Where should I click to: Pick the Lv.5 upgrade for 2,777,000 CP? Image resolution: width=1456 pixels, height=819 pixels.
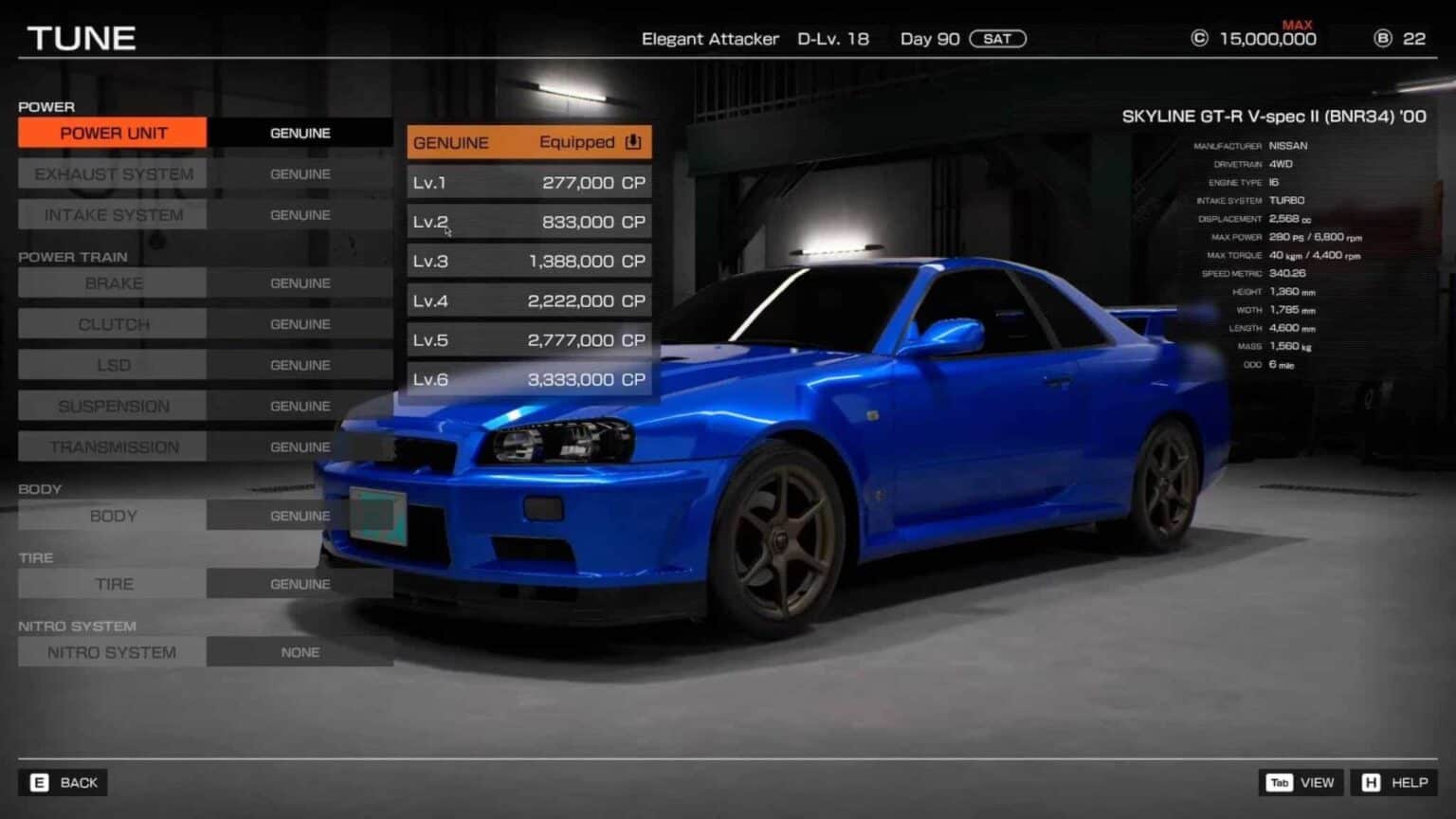pyautogui.click(x=529, y=339)
